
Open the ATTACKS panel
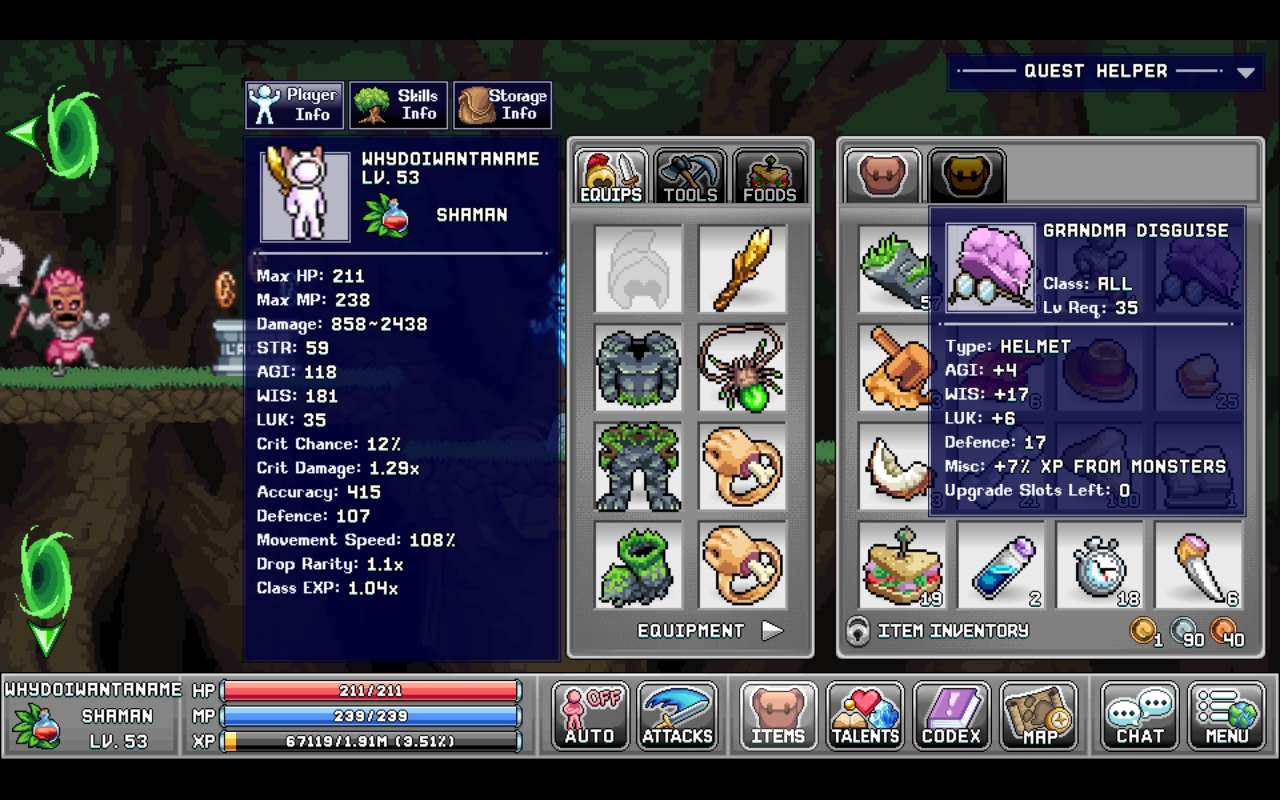tap(677, 715)
